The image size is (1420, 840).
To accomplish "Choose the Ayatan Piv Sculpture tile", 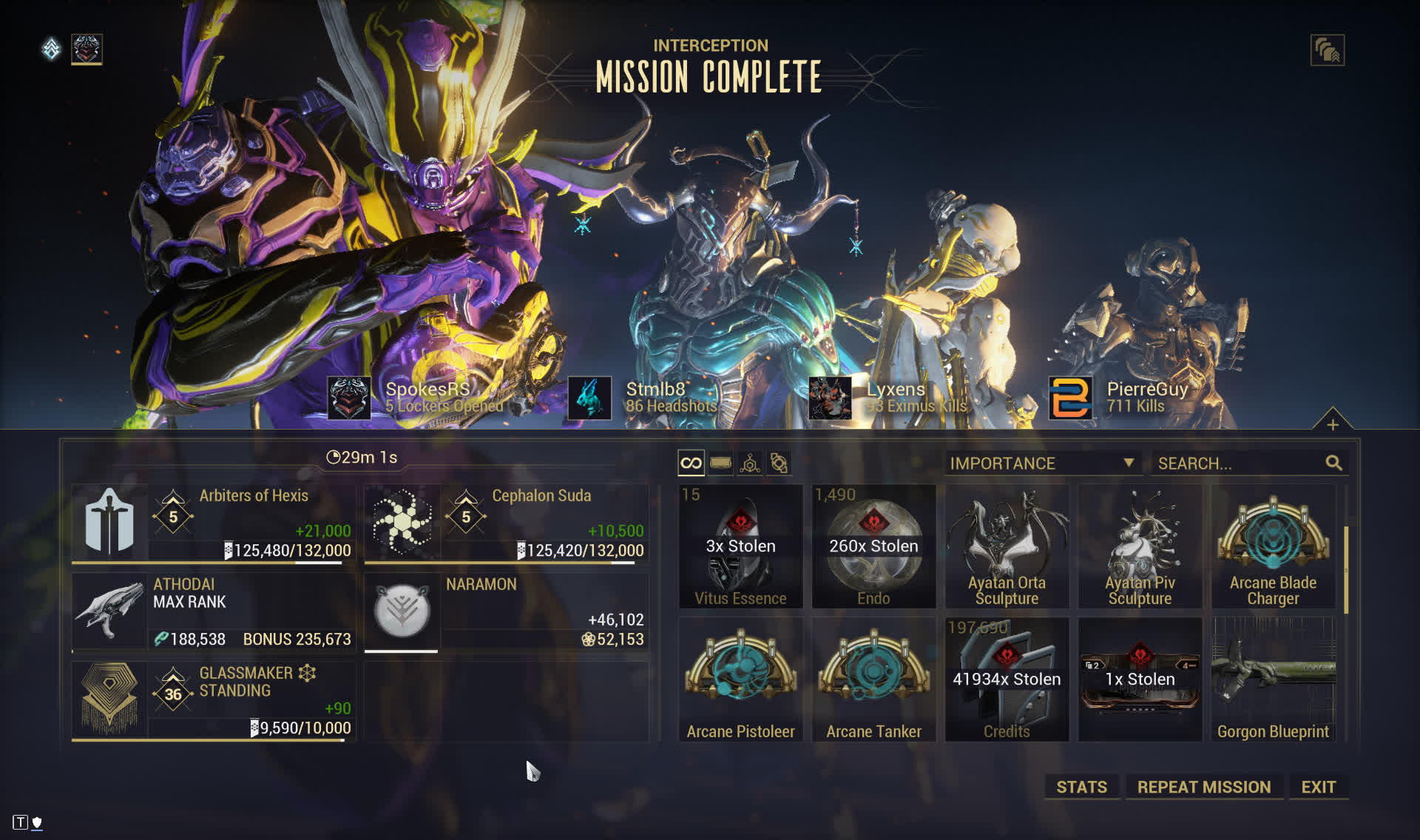I will coord(1140,546).
